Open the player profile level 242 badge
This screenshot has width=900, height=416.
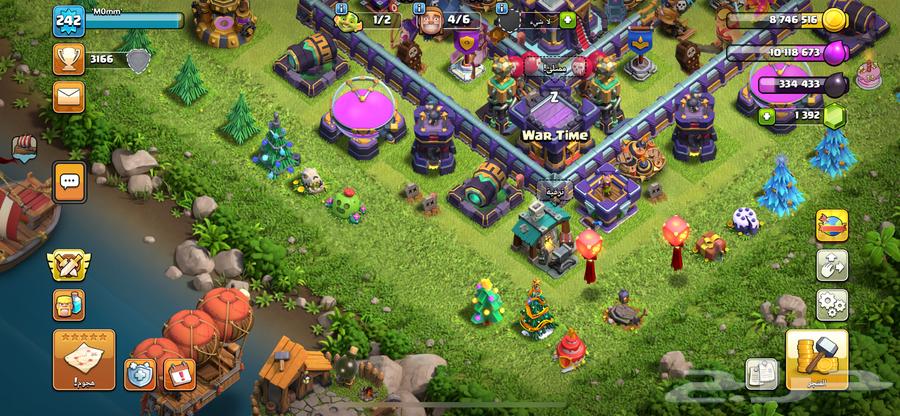click(68, 20)
